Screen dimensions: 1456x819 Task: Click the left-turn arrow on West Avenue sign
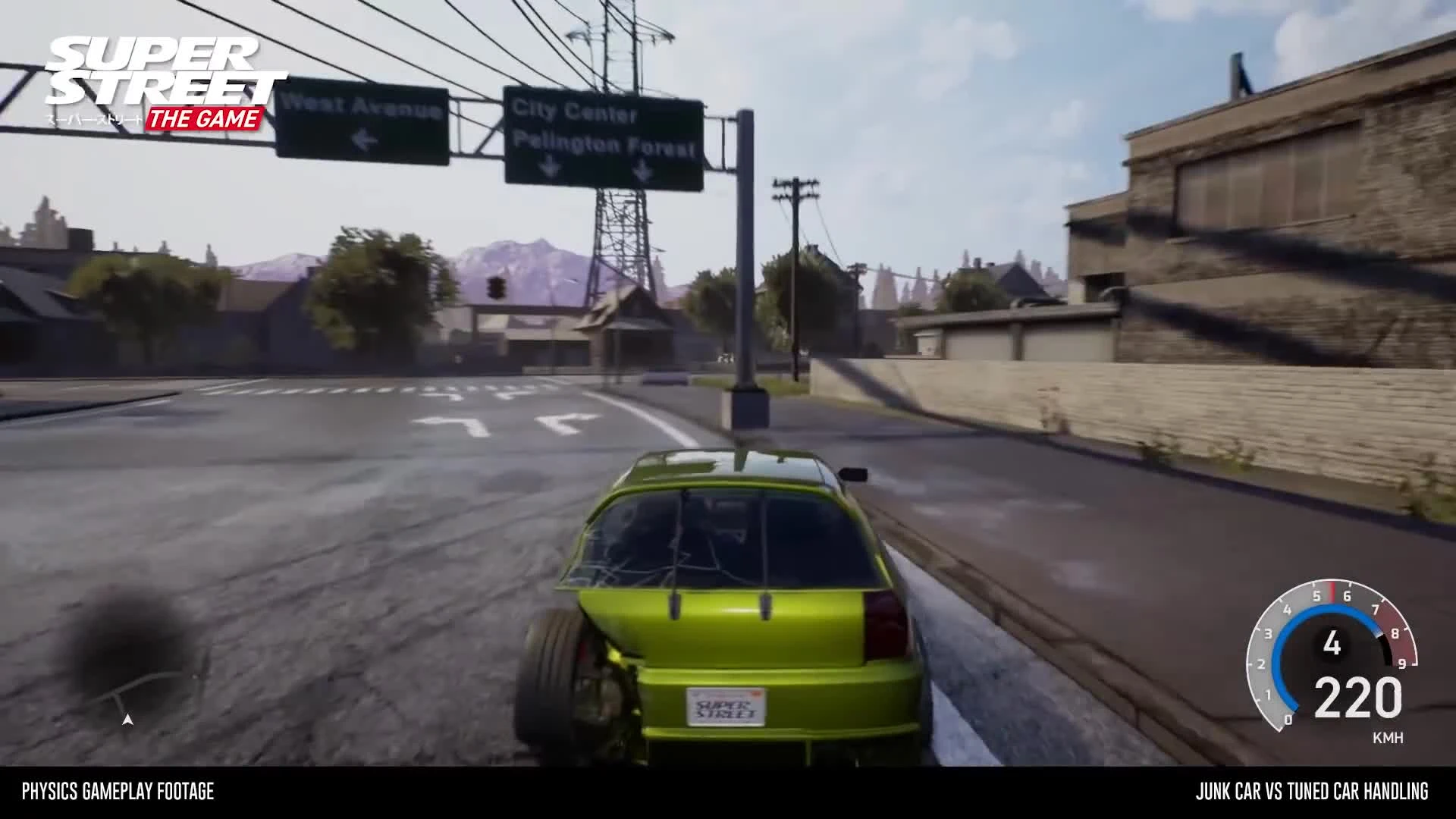coord(364,139)
